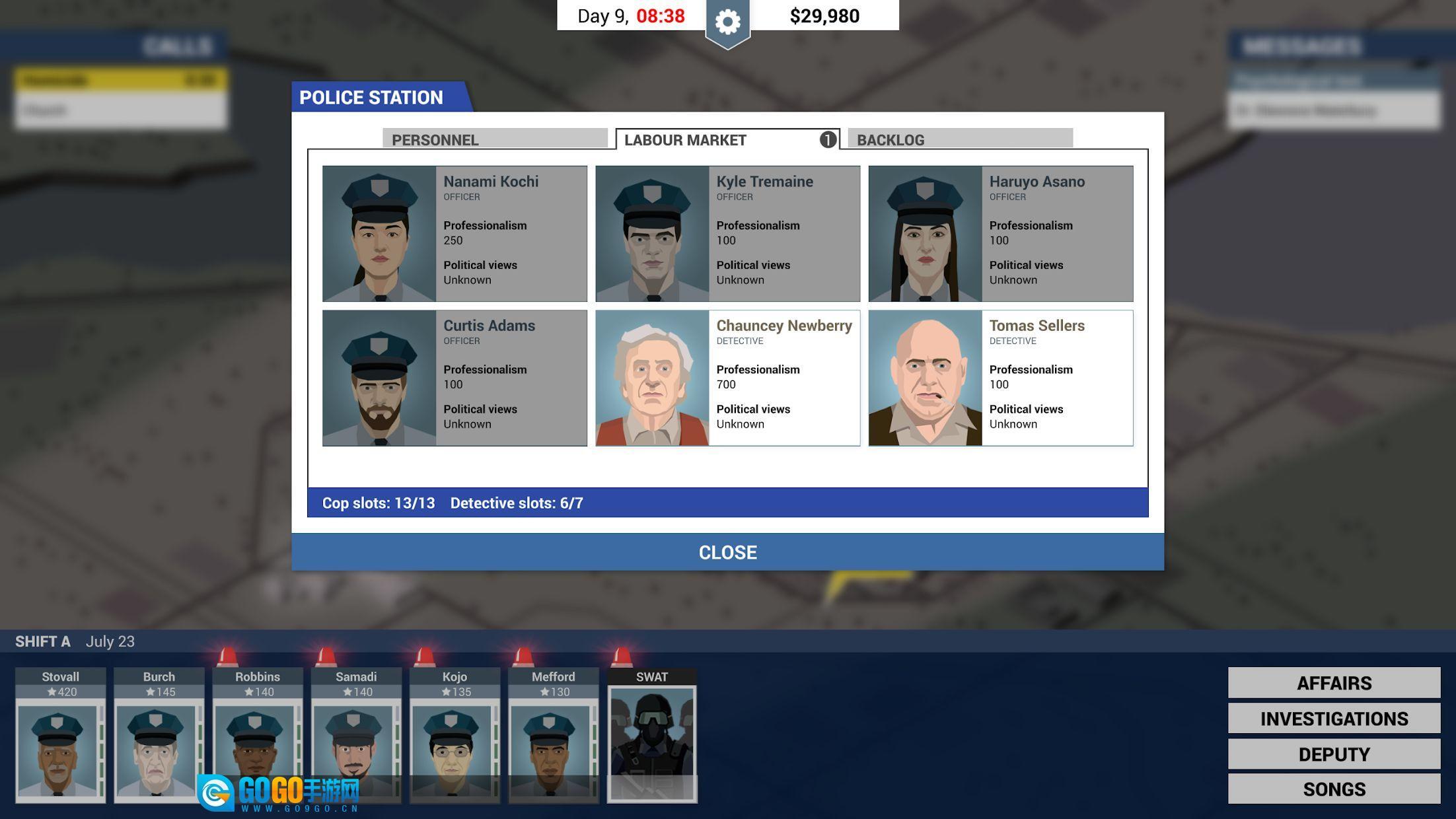This screenshot has width=1456, height=819.
Task: Select officer Kyle Tremaine's card
Action: coord(727,234)
